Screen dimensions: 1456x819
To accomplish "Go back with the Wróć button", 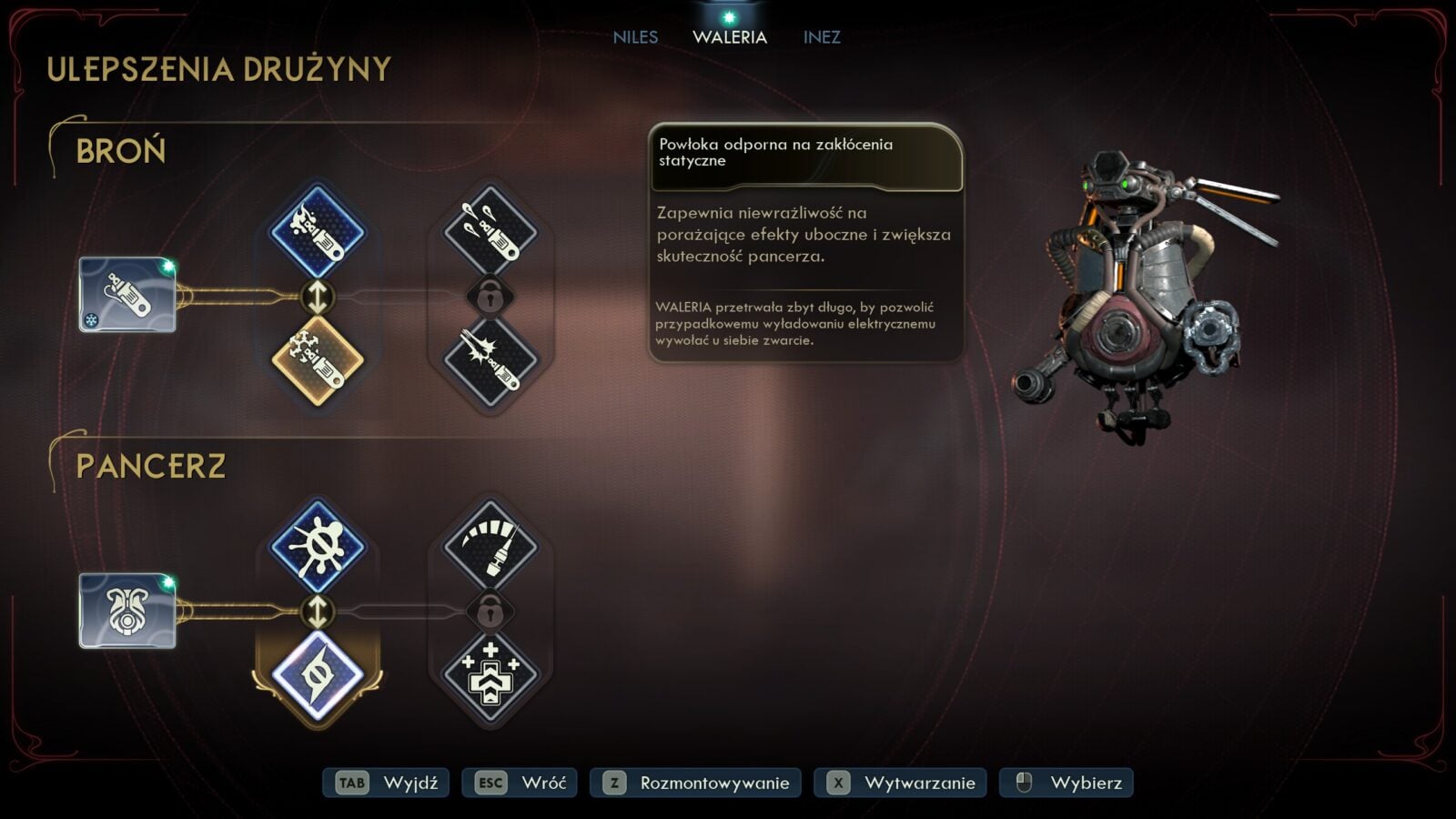I will [520, 783].
